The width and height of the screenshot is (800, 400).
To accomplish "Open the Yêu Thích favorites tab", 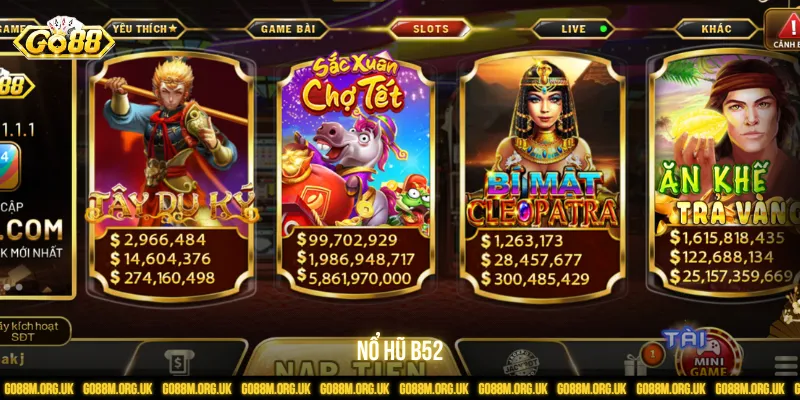I will tap(144, 29).
